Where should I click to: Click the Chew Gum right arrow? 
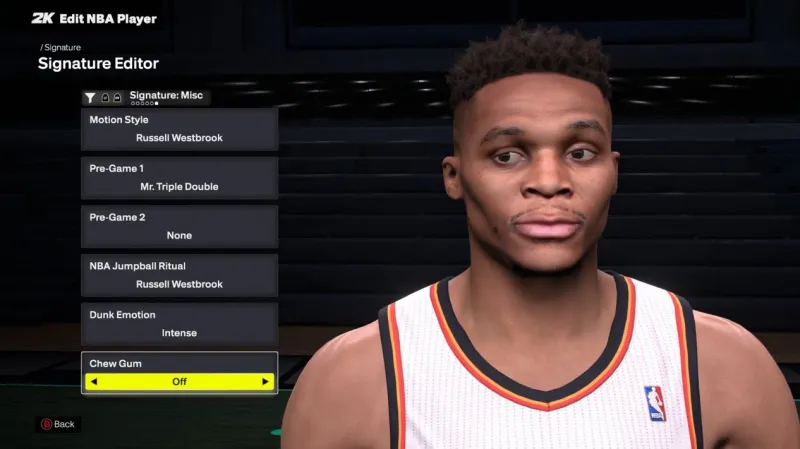coord(265,382)
